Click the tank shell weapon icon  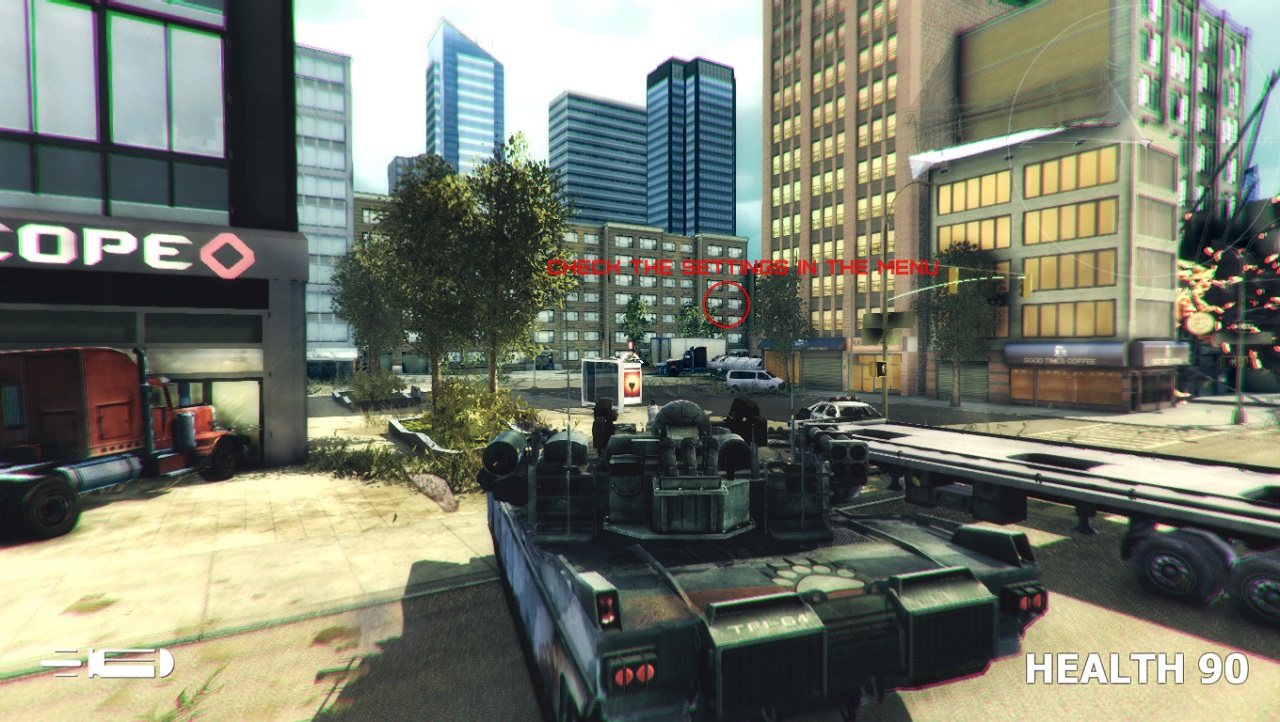[x=108, y=663]
